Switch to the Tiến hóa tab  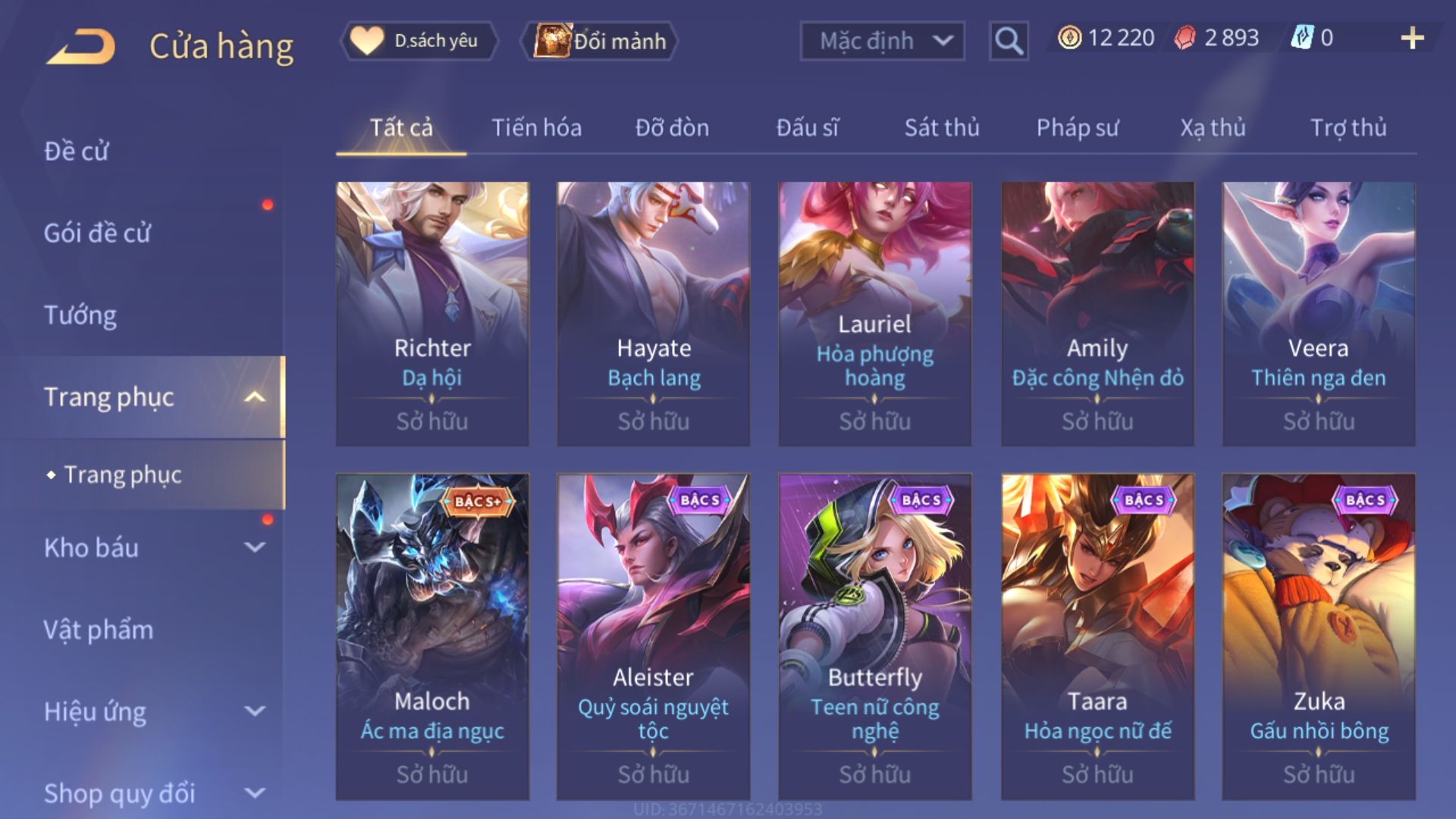click(x=536, y=127)
